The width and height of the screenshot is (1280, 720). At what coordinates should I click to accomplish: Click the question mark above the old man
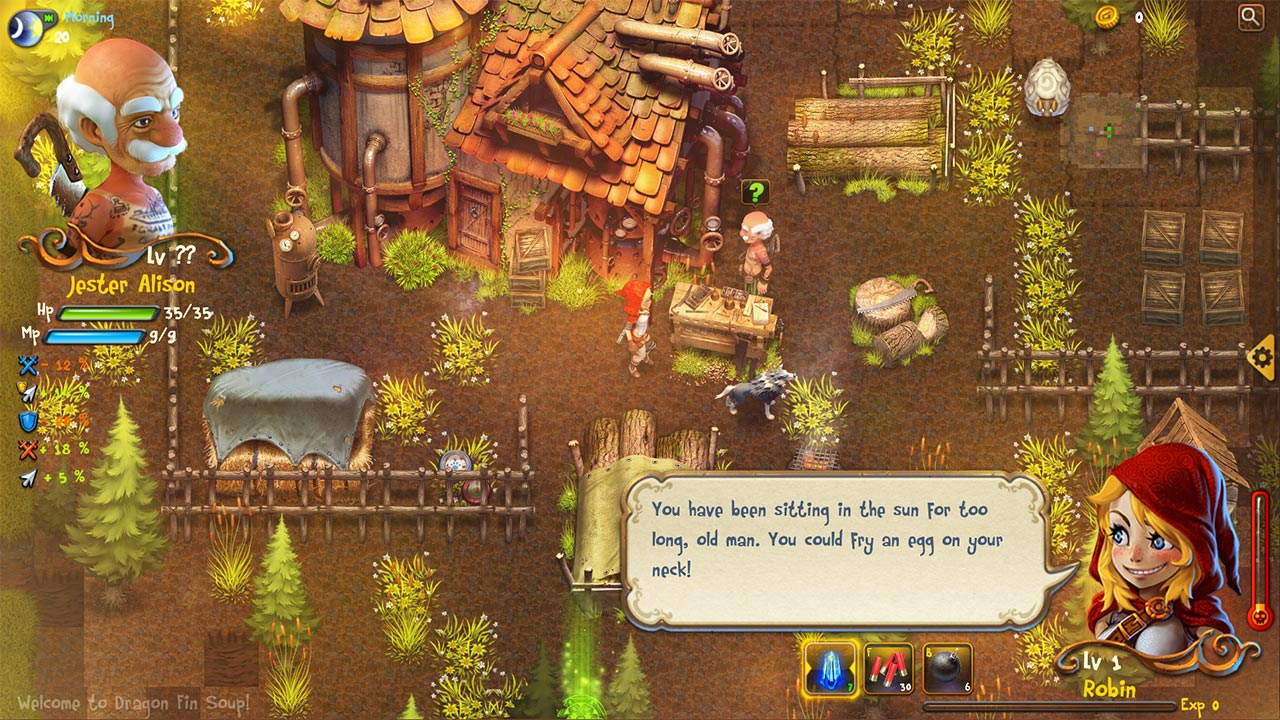pyautogui.click(x=755, y=190)
